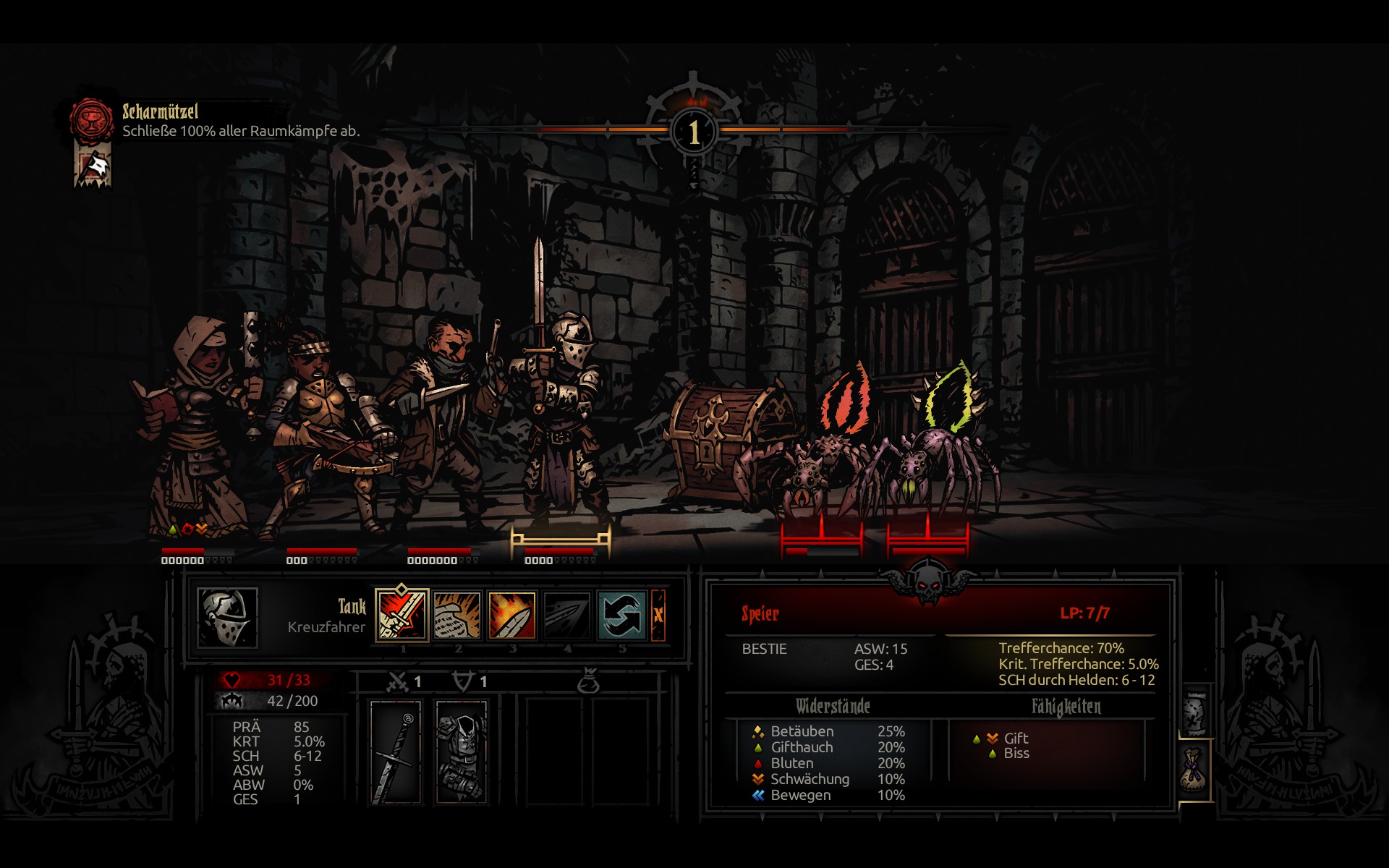
Task: Click the round counter torch emblem
Action: [x=694, y=131]
